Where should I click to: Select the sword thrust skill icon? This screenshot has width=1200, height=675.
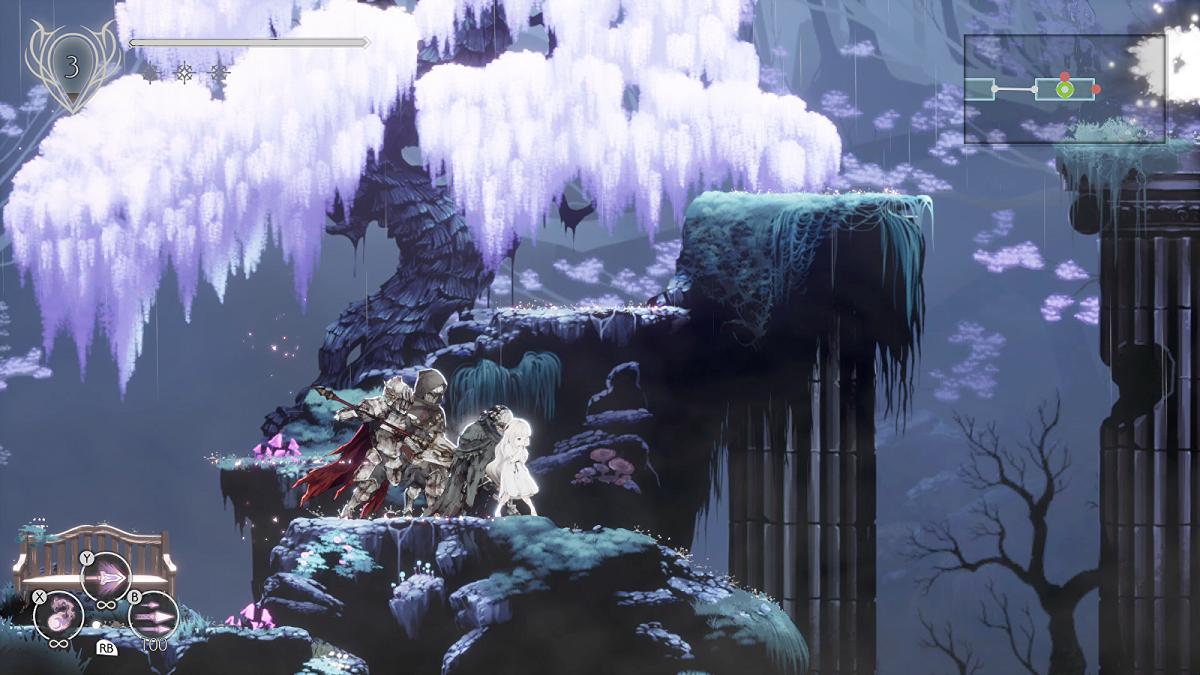tap(106, 577)
